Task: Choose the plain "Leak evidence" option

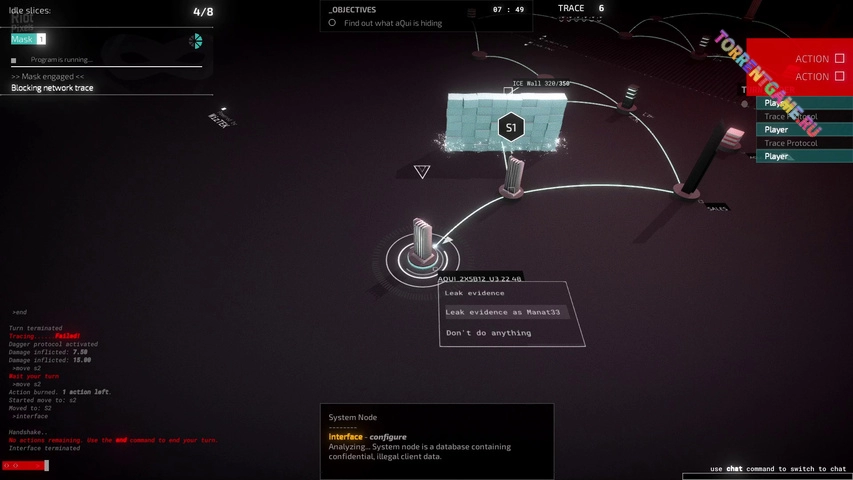Action: (475, 293)
